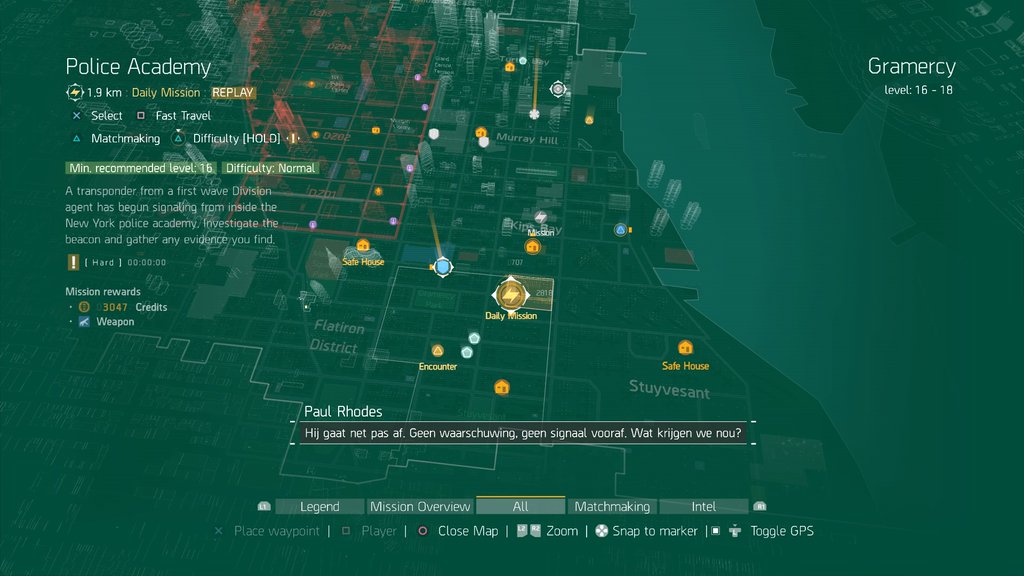Click the white Mission marker in Kips Bay
1024x576 pixels.
point(541,217)
